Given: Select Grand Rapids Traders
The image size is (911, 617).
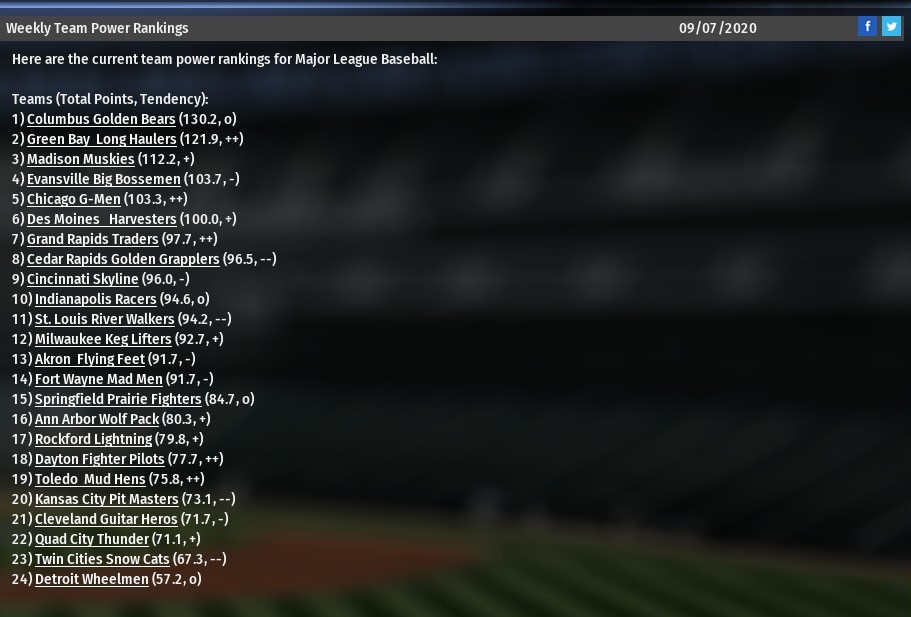Looking at the screenshot, I should tap(92, 239).
